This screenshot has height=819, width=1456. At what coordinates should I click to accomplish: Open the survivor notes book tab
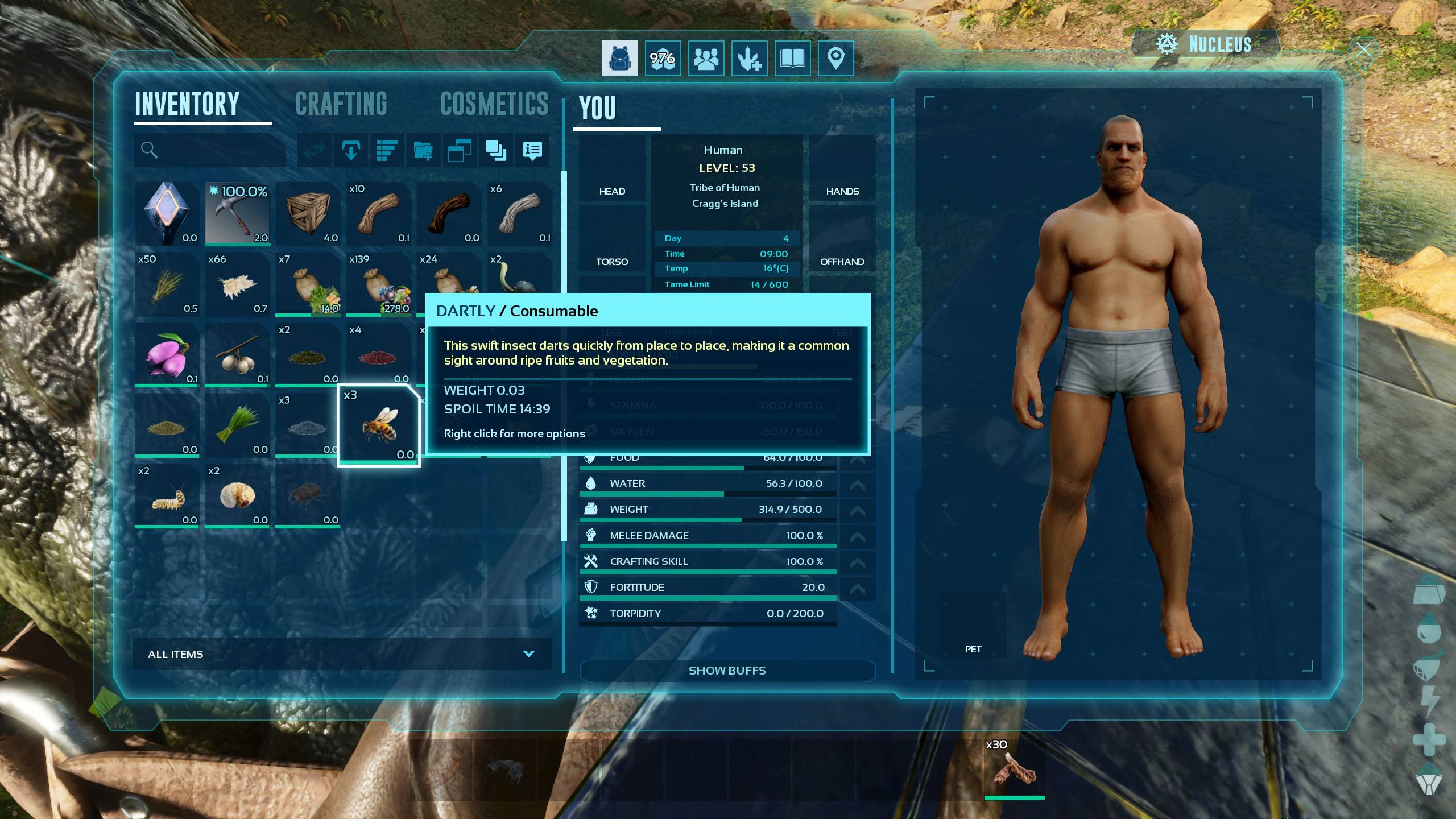pyautogui.click(x=792, y=58)
